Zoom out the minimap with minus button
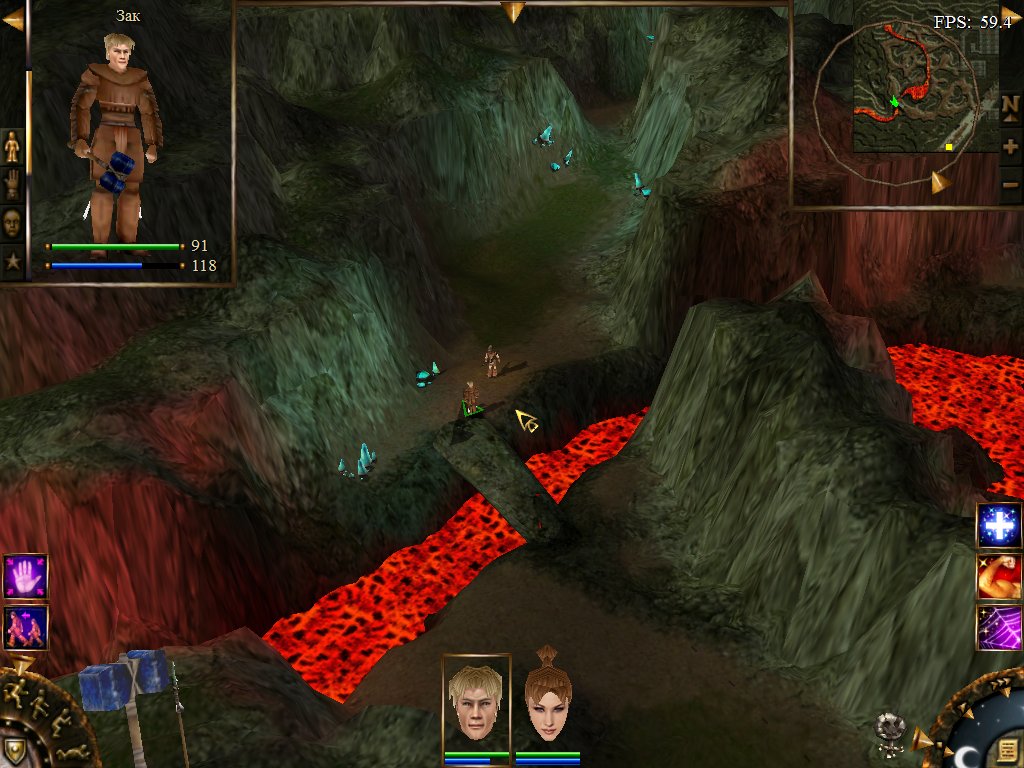Viewport: 1024px width, 768px height. click(x=1010, y=185)
